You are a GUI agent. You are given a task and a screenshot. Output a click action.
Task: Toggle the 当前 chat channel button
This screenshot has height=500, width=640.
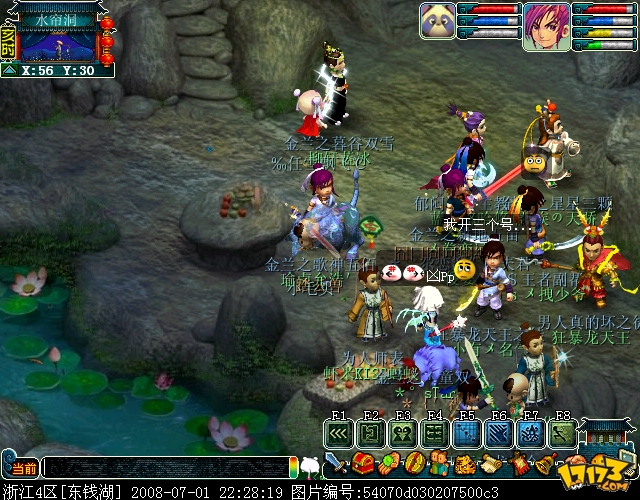point(22,468)
